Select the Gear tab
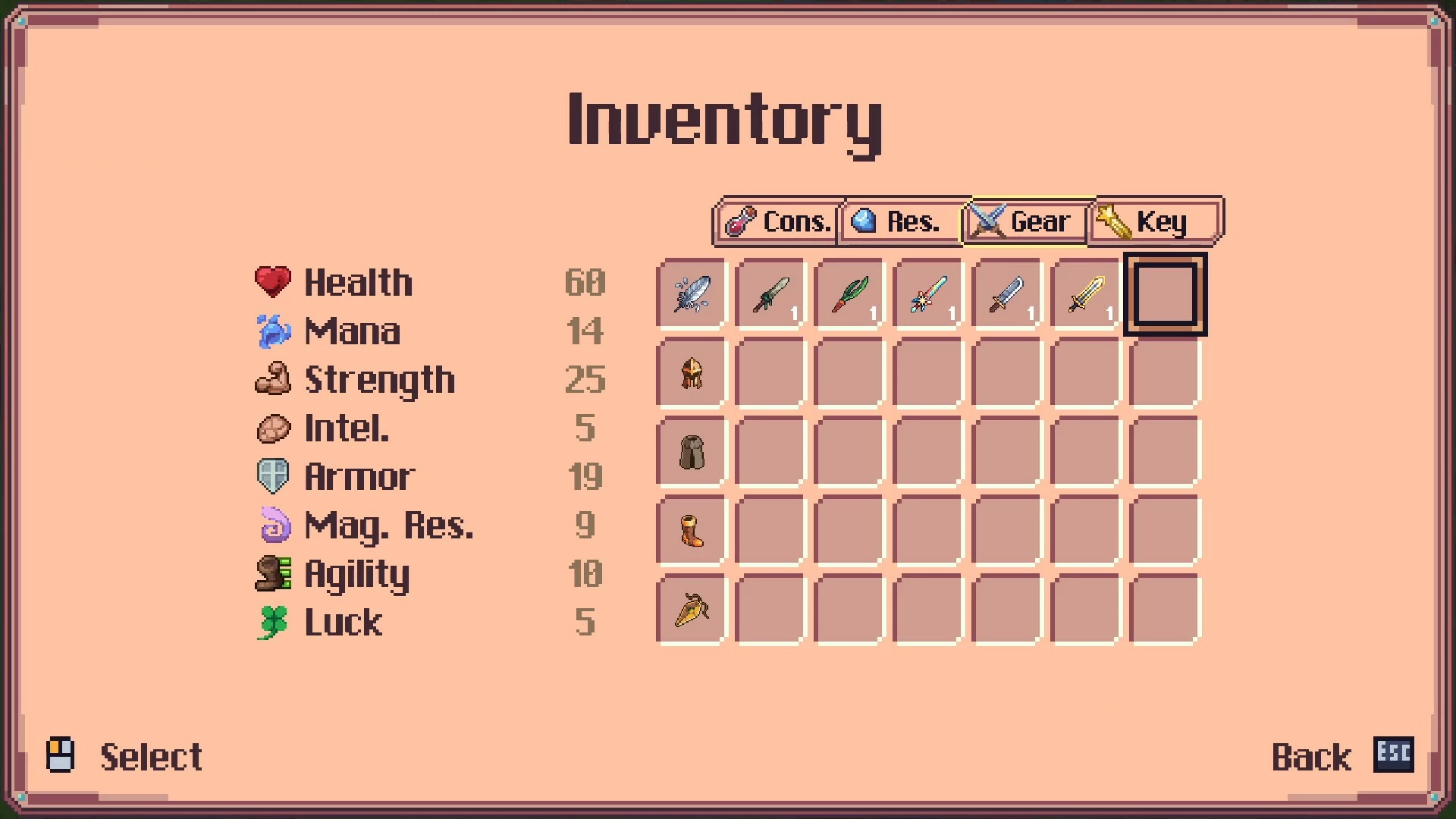This screenshot has height=819, width=1456. [x=1025, y=221]
